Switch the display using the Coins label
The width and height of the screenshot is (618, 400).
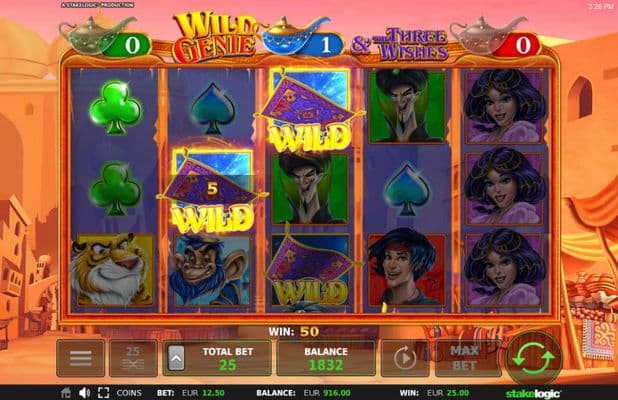[x=131, y=392]
